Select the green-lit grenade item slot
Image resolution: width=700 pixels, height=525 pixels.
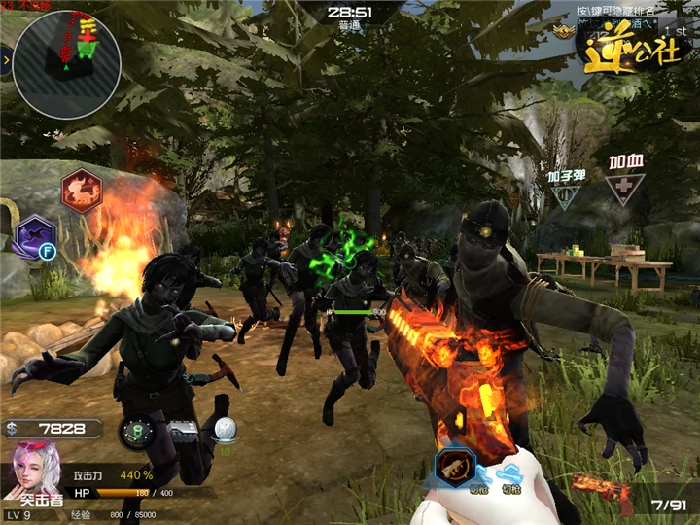tap(137, 432)
